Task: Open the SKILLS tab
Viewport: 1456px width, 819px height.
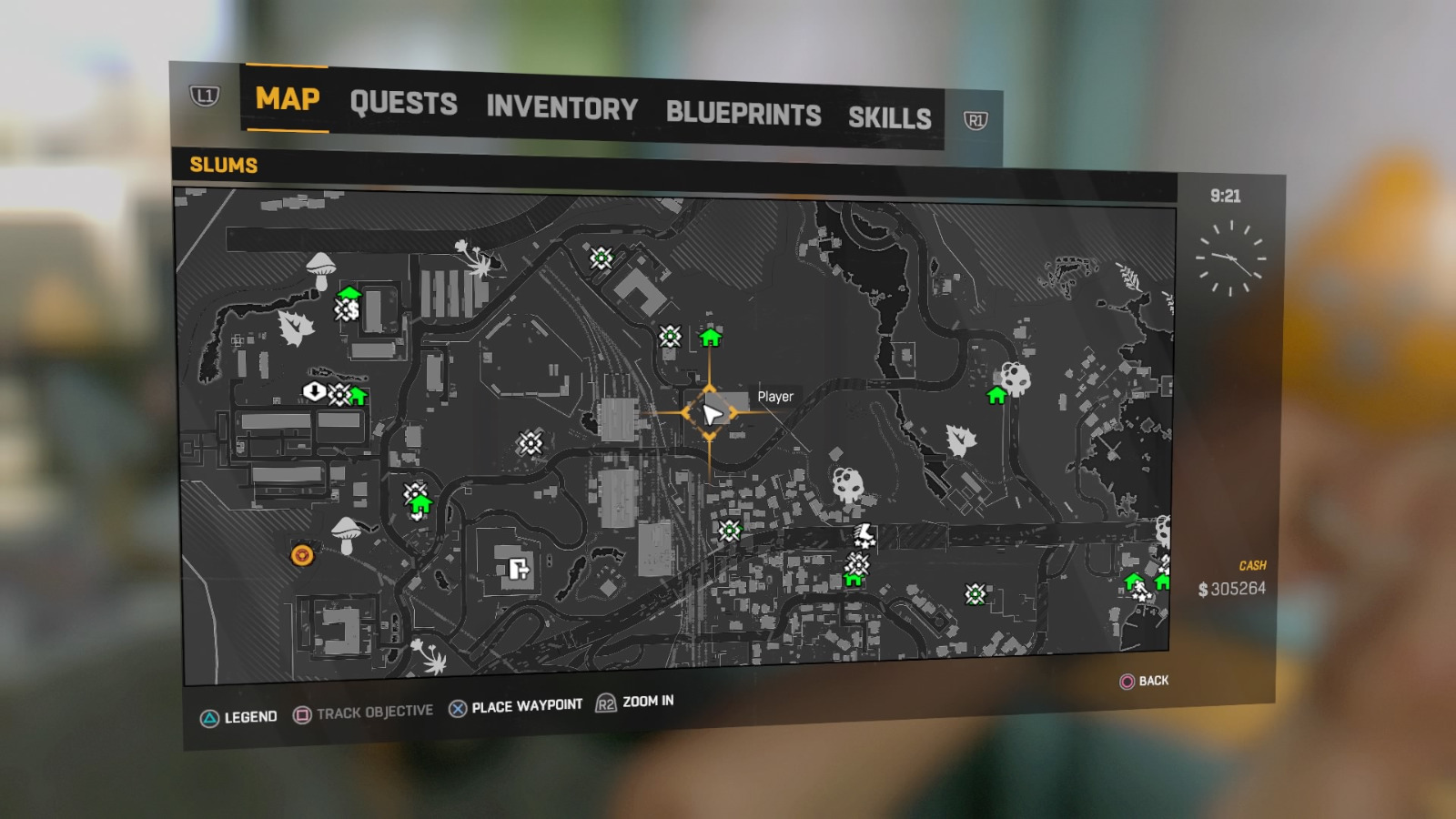Action: point(890,117)
